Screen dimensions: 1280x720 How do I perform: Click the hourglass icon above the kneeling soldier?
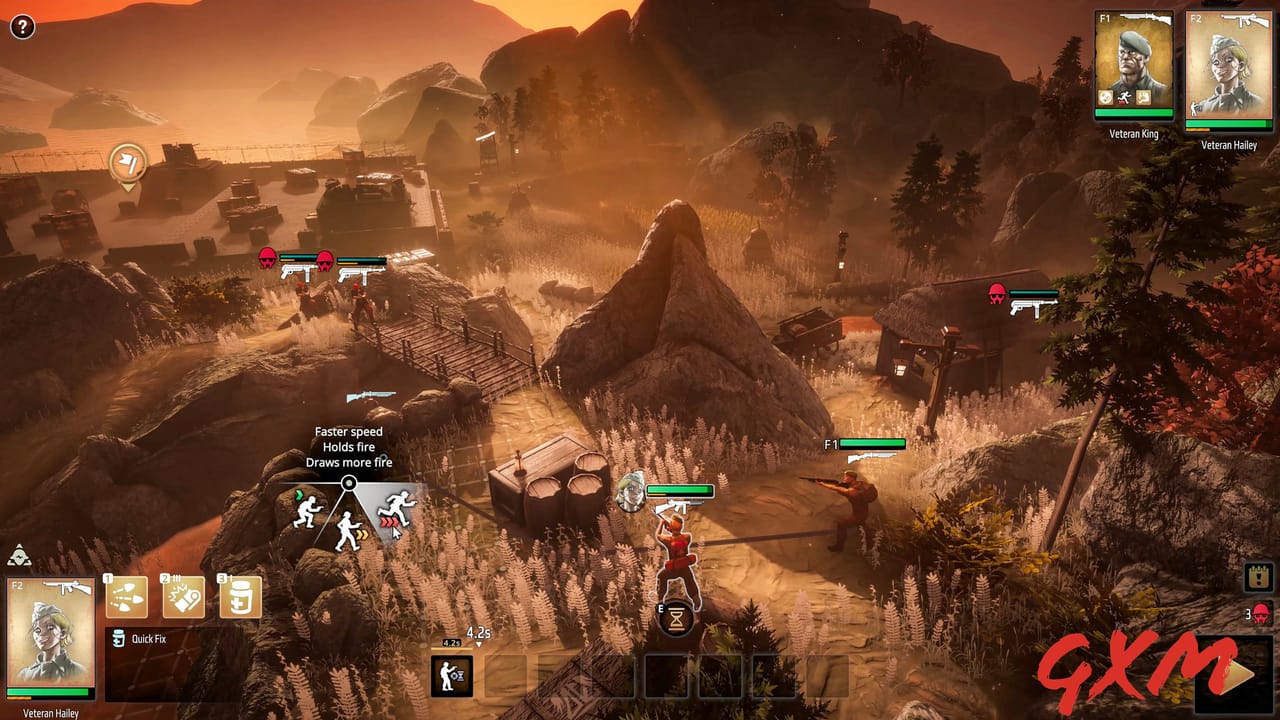click(x=677, y=619)
